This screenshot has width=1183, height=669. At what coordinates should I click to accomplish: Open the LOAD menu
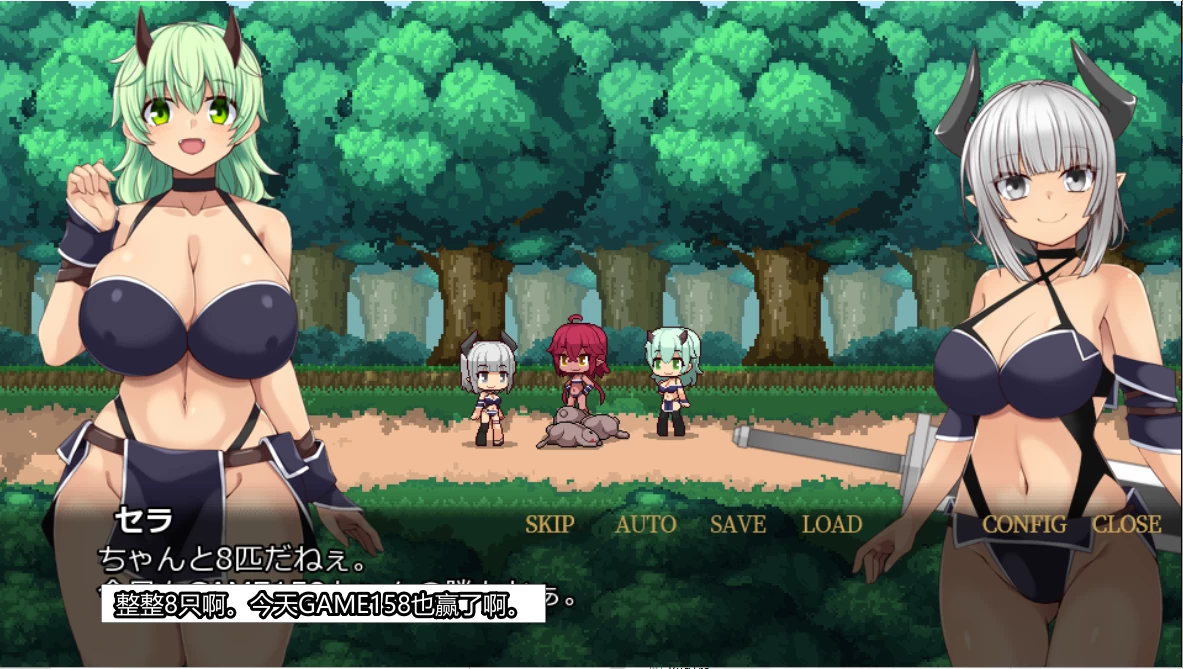point(832,524)
